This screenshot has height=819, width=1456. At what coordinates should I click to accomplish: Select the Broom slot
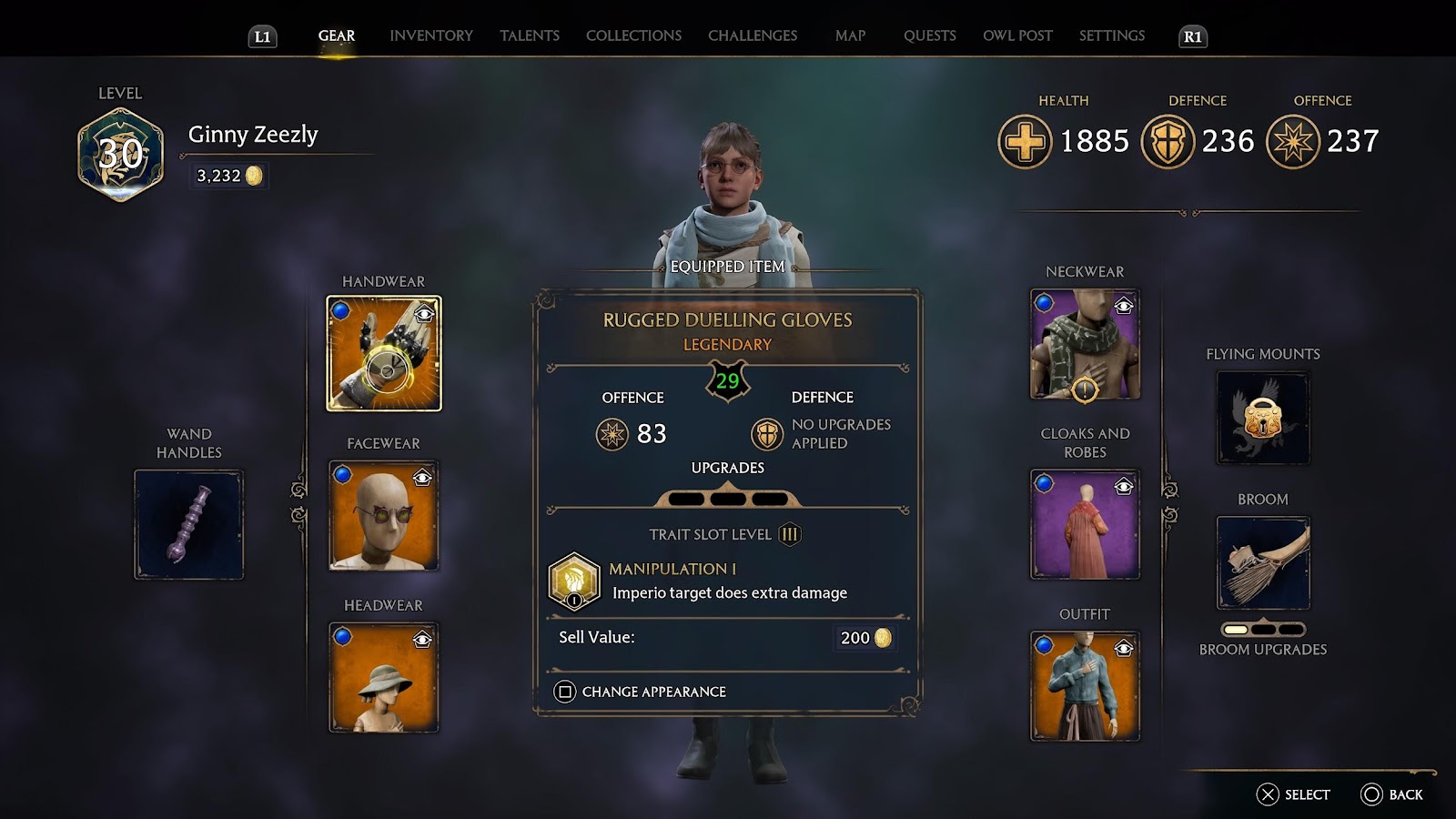tap(1263, 562)
